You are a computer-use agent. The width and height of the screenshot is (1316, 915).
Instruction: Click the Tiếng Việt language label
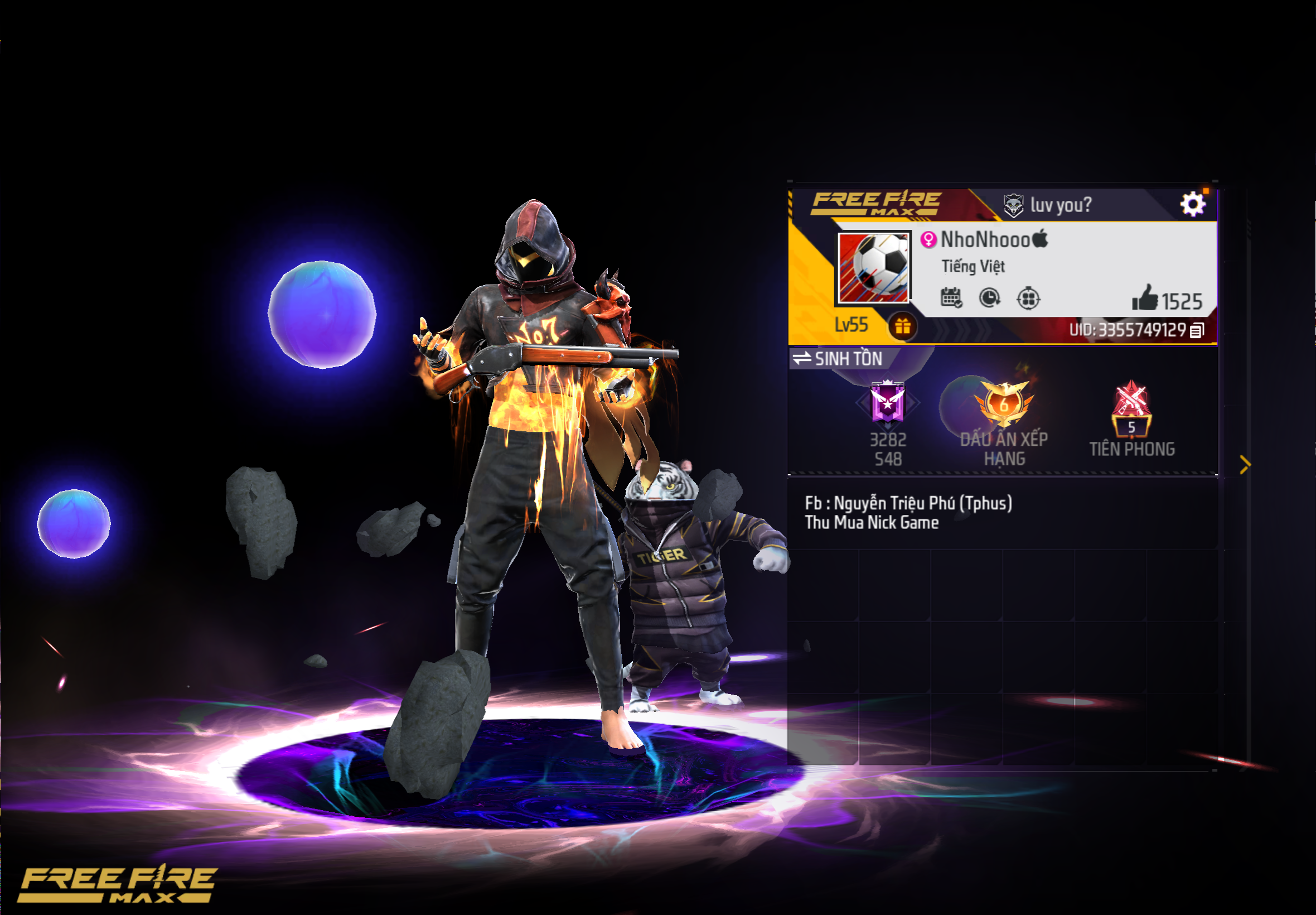[x=973, y=266]
